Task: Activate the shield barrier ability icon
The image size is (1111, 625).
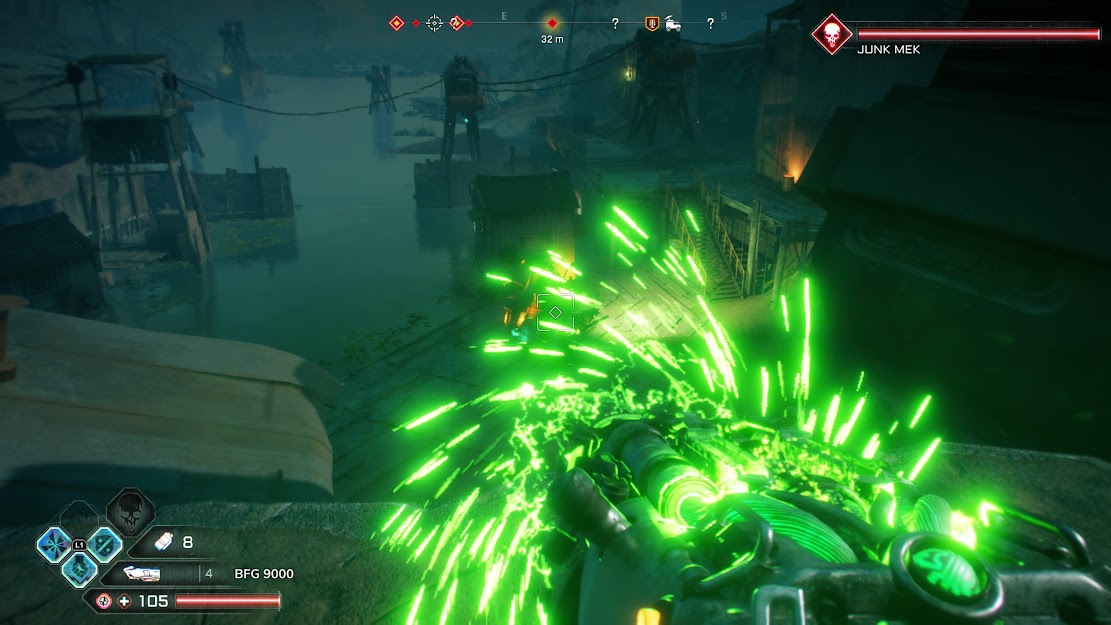Action: click(104, 544)
